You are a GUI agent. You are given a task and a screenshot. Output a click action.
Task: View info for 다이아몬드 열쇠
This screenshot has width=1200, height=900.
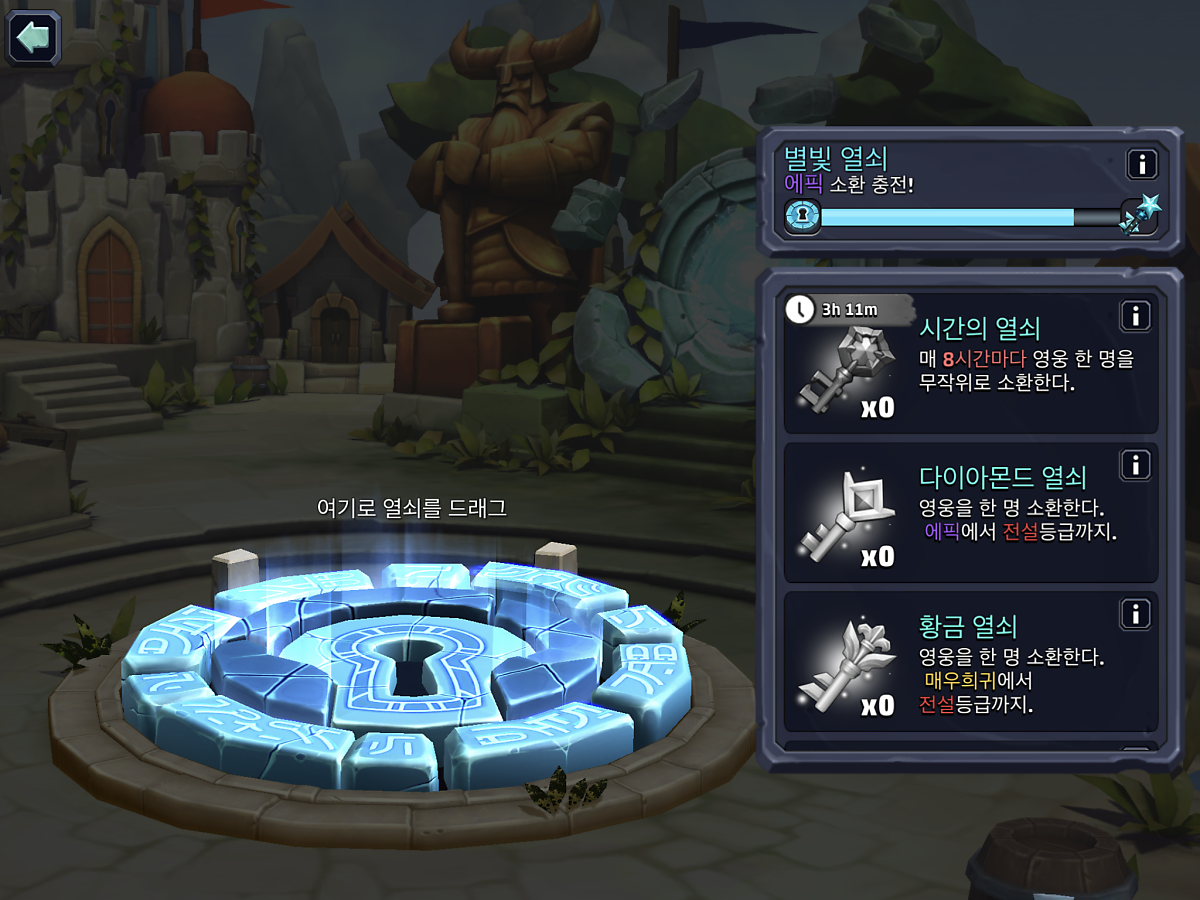pyautogui.click(x=1135, y=465)
